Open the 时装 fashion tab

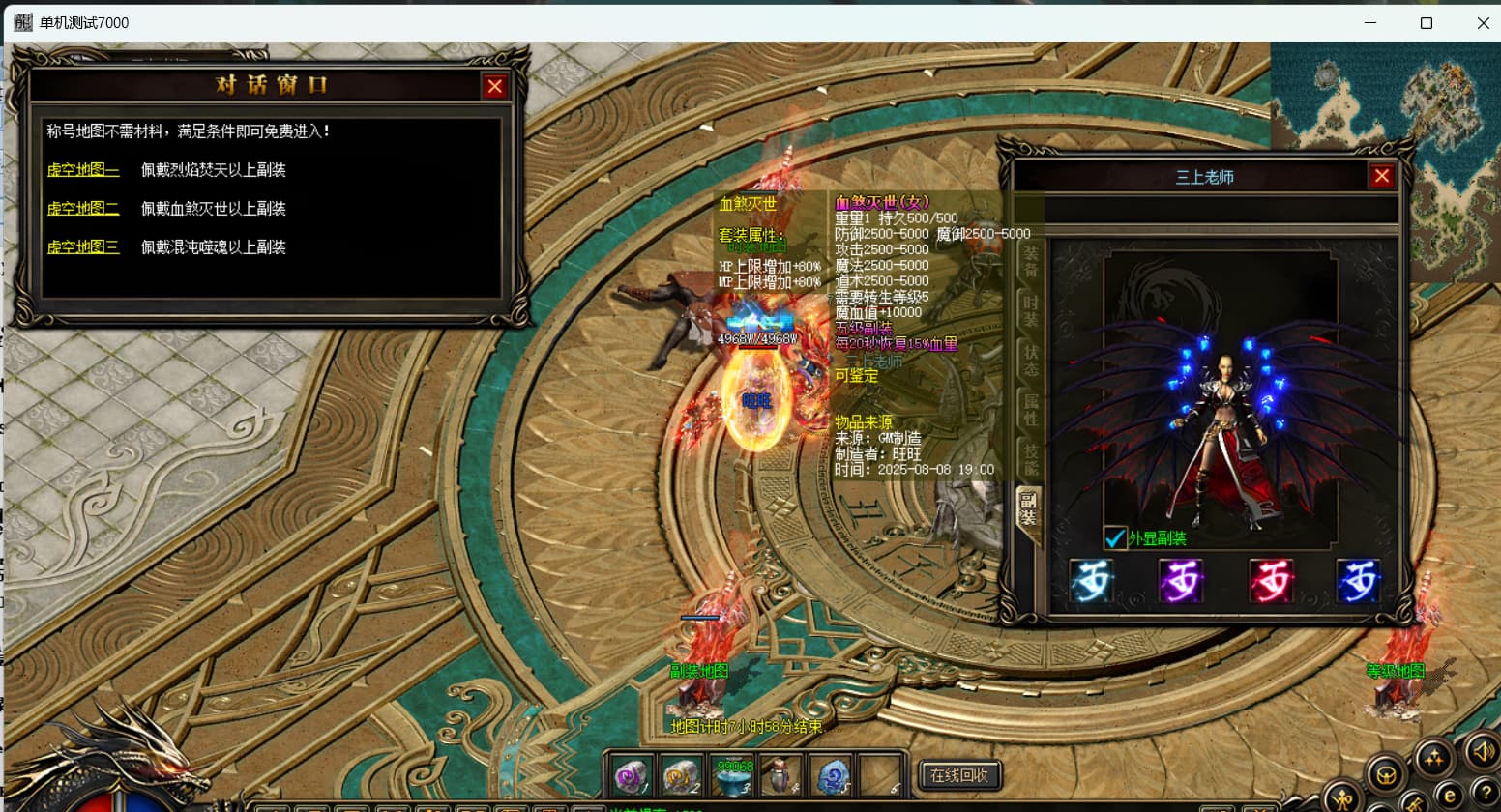[x=1030, y=310]
